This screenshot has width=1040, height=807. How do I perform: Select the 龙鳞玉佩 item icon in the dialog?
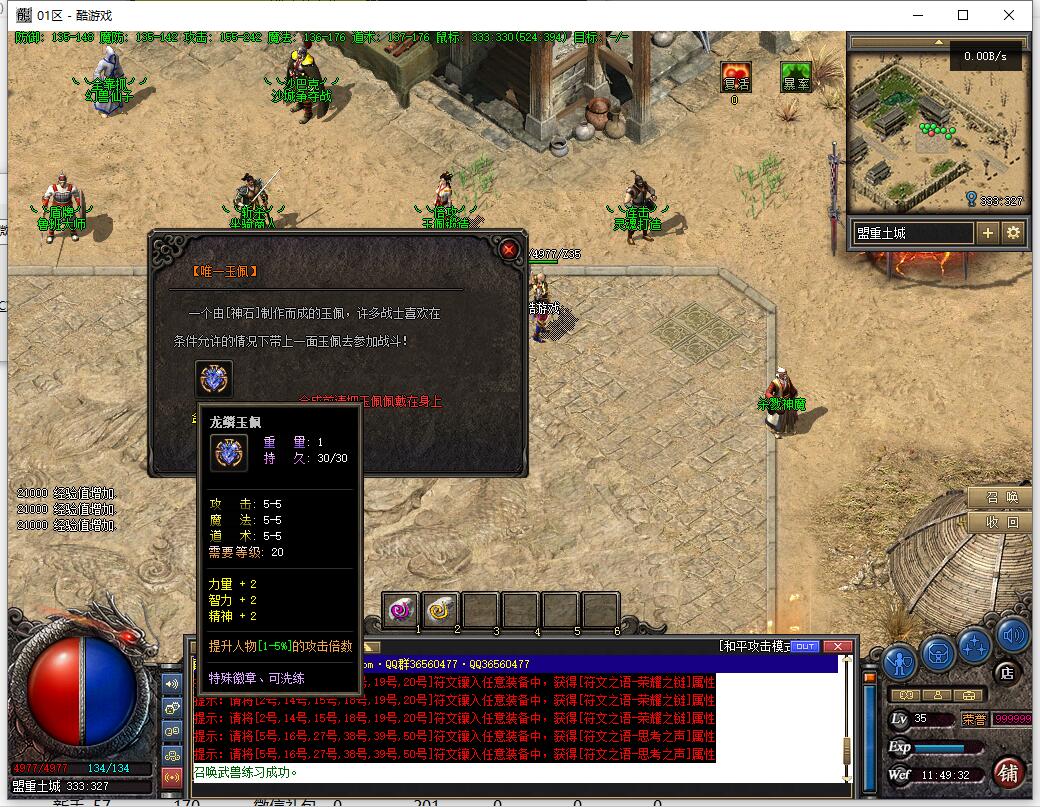(x=214, y=379)
